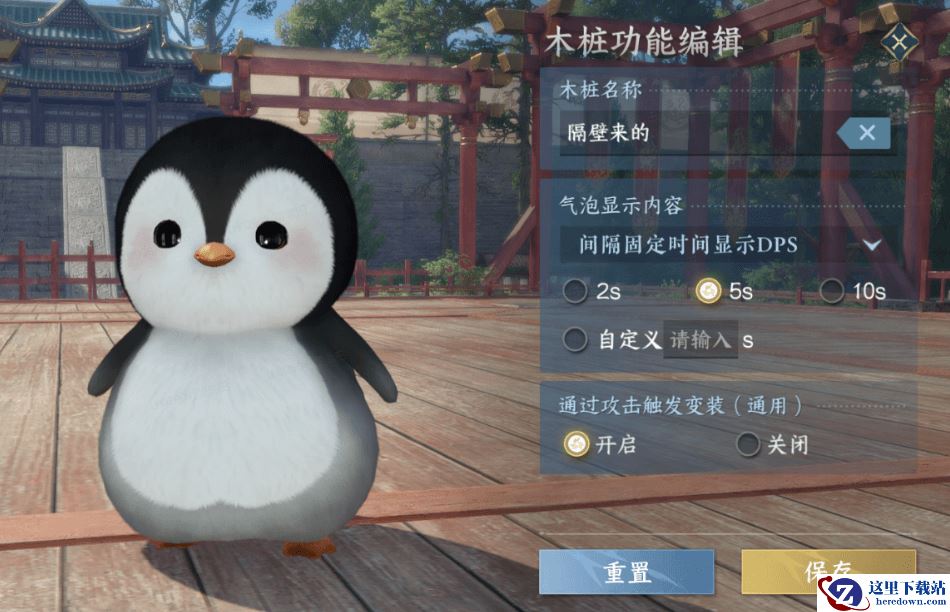Turn on 开启 for attack-triggered costume change

click(576, 444)
